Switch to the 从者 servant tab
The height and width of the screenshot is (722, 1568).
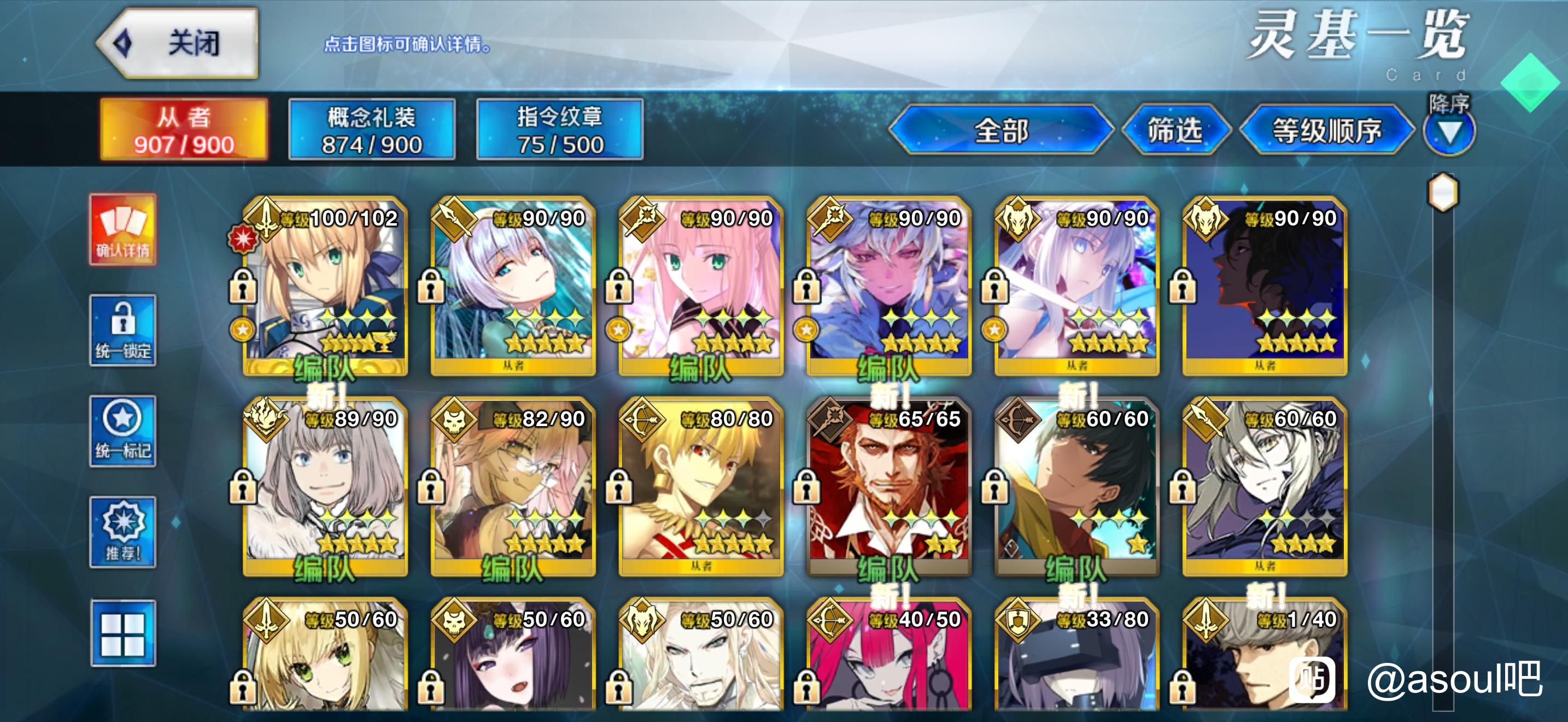coord(183,130)
